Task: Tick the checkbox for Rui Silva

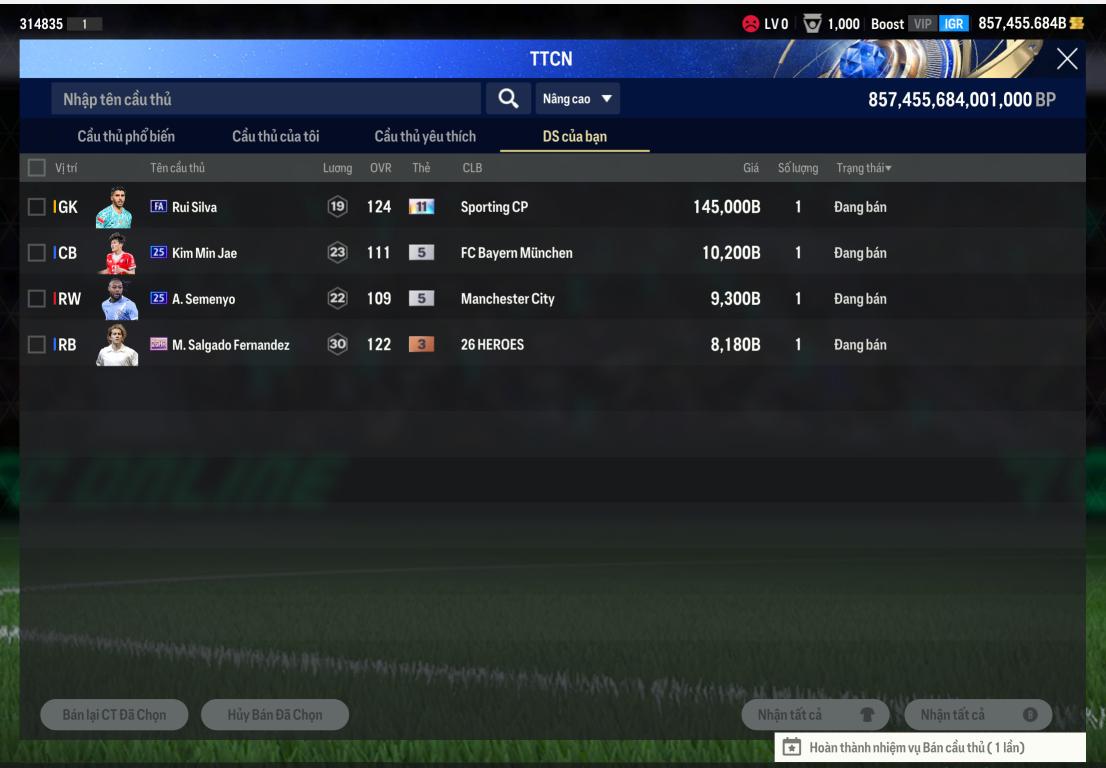Action: pos(36,207)
